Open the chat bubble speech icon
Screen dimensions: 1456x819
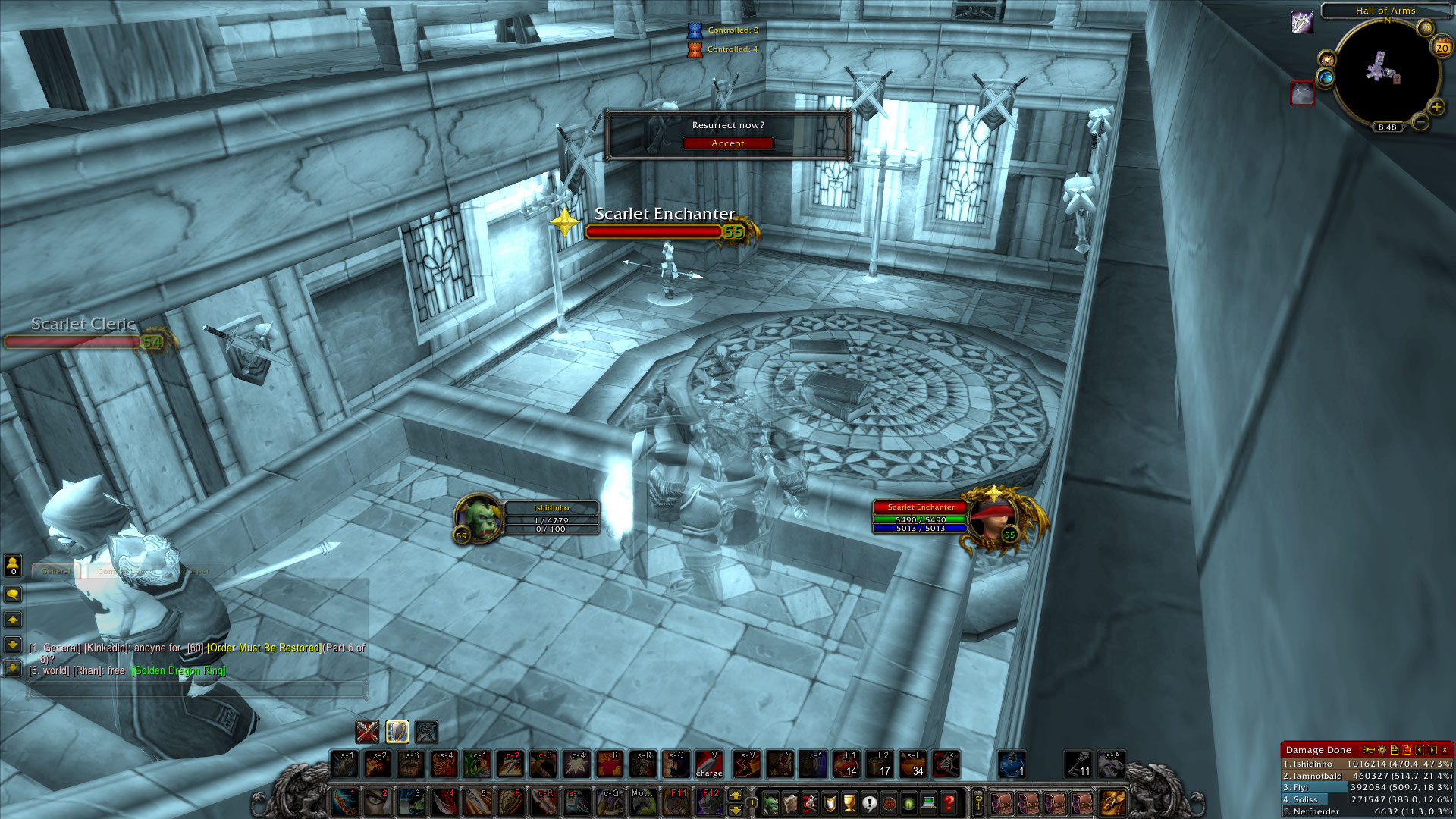tap(13, 595)
